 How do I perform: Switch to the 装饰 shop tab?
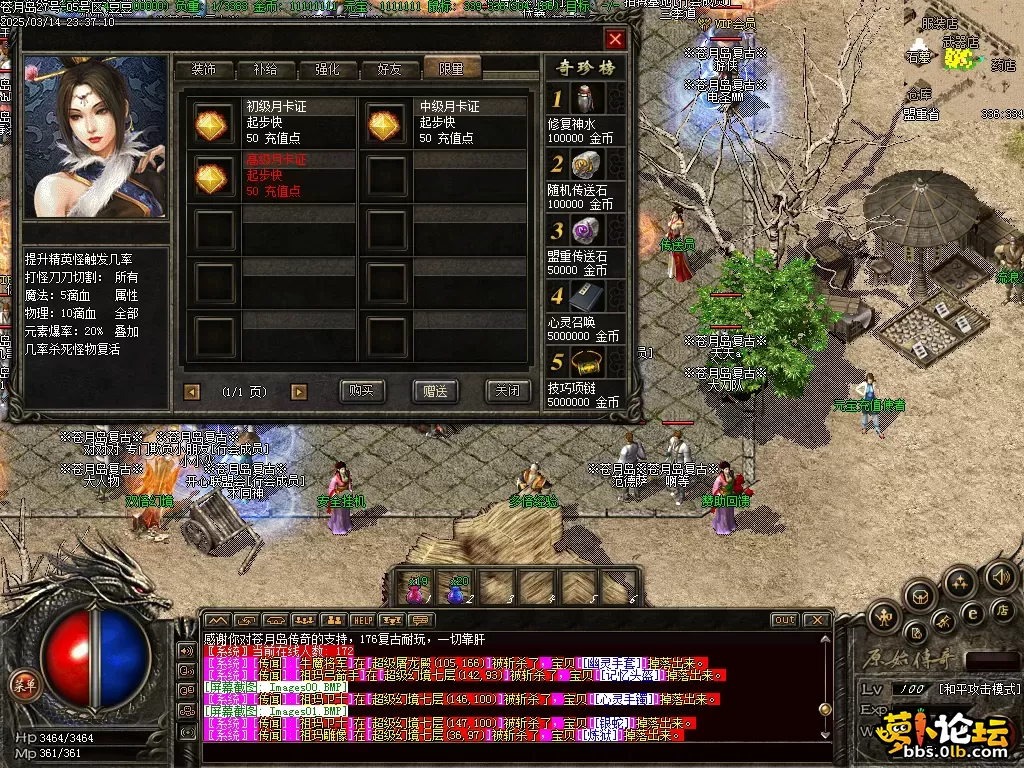pos(204,69)
